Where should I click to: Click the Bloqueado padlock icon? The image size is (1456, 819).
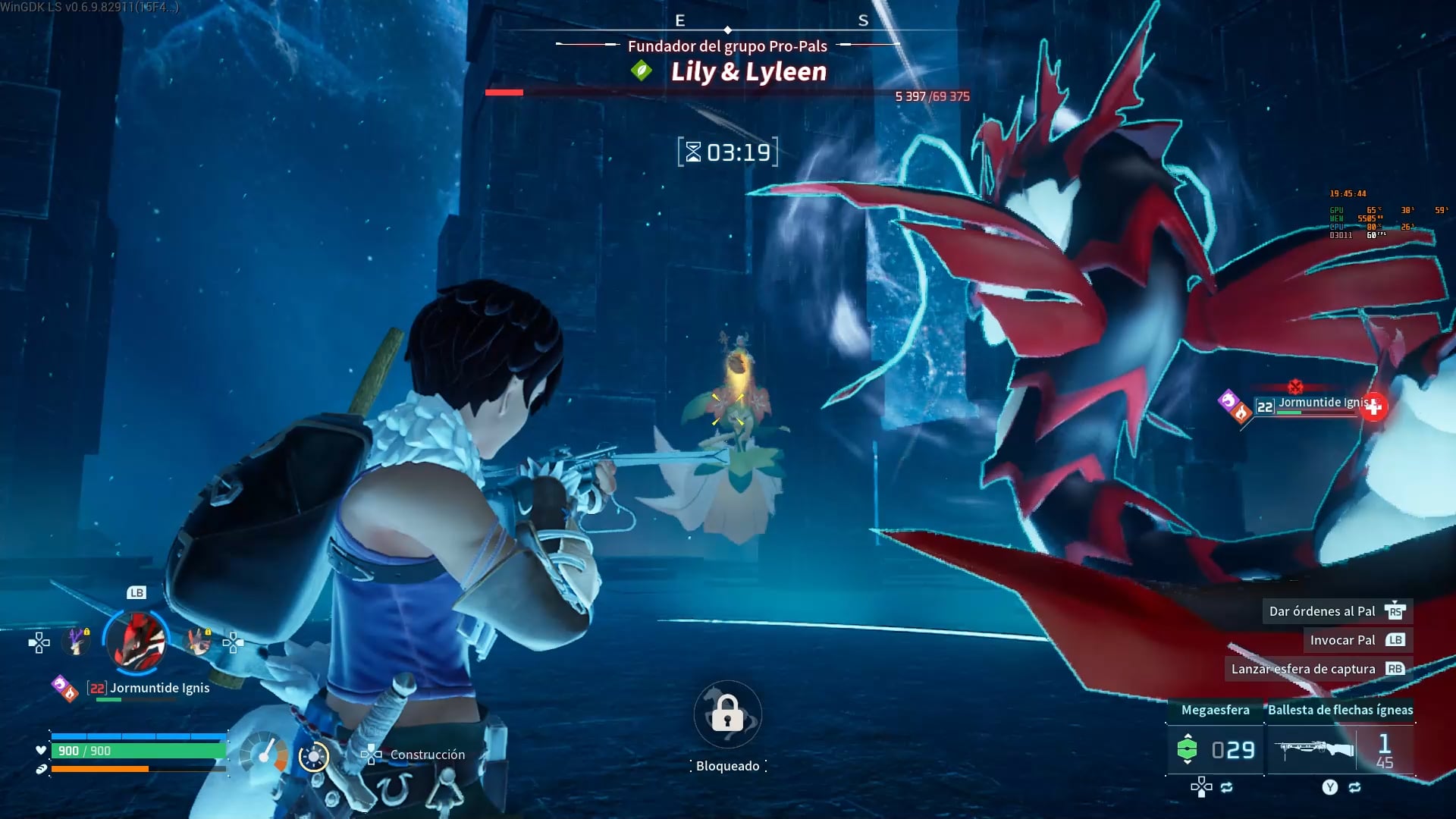point(727,714)
